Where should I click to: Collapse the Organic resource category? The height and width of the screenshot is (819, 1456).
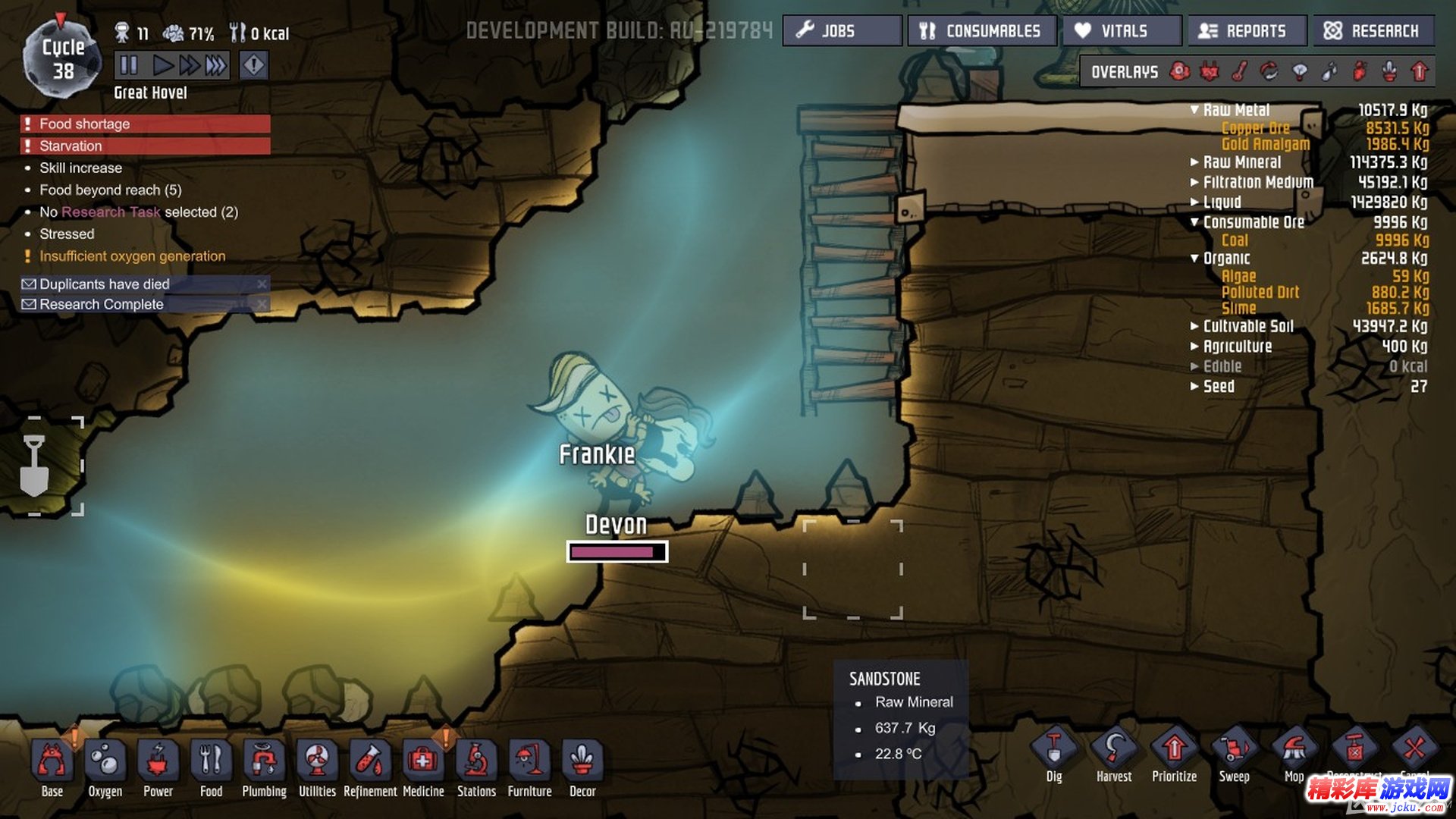tap(1195, 259)
